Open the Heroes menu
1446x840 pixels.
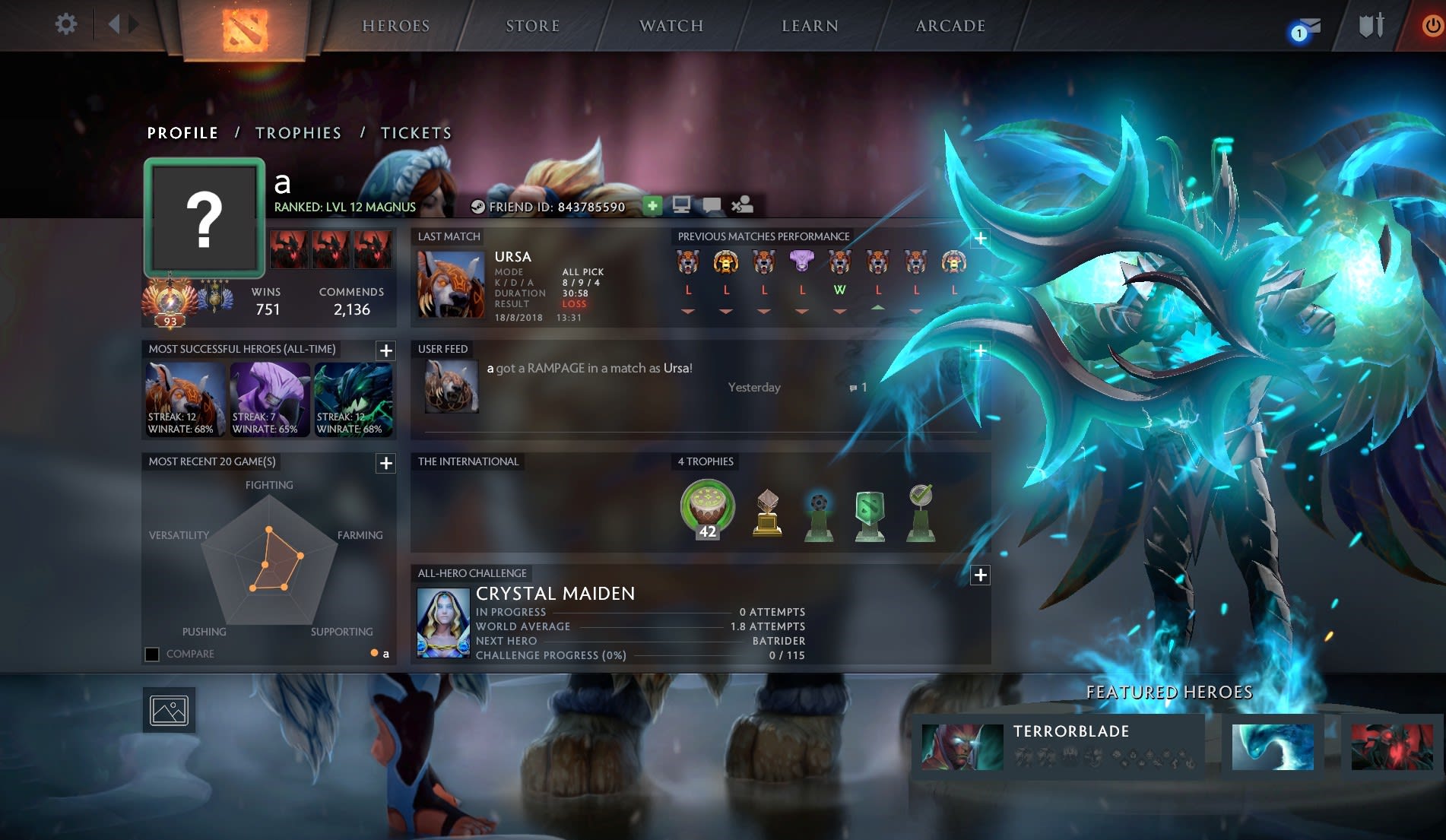coord(395,26)
